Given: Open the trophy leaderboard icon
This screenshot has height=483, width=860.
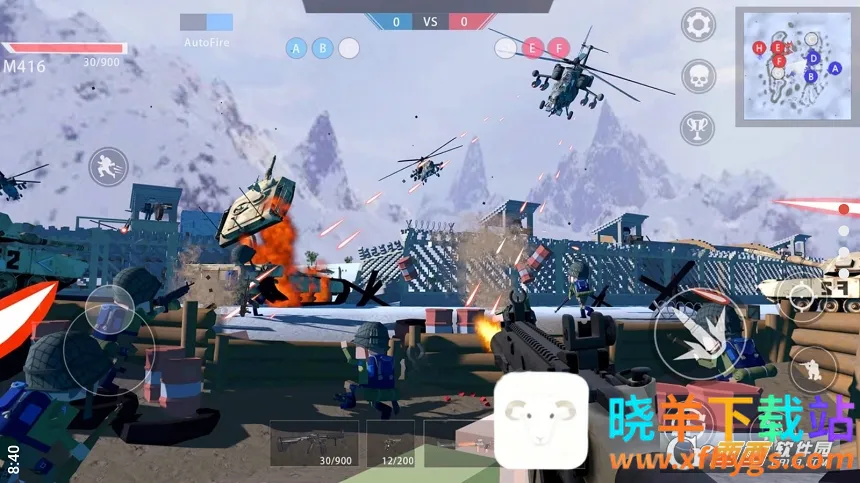Looking at the screenshot, I should tap(698, 127).
